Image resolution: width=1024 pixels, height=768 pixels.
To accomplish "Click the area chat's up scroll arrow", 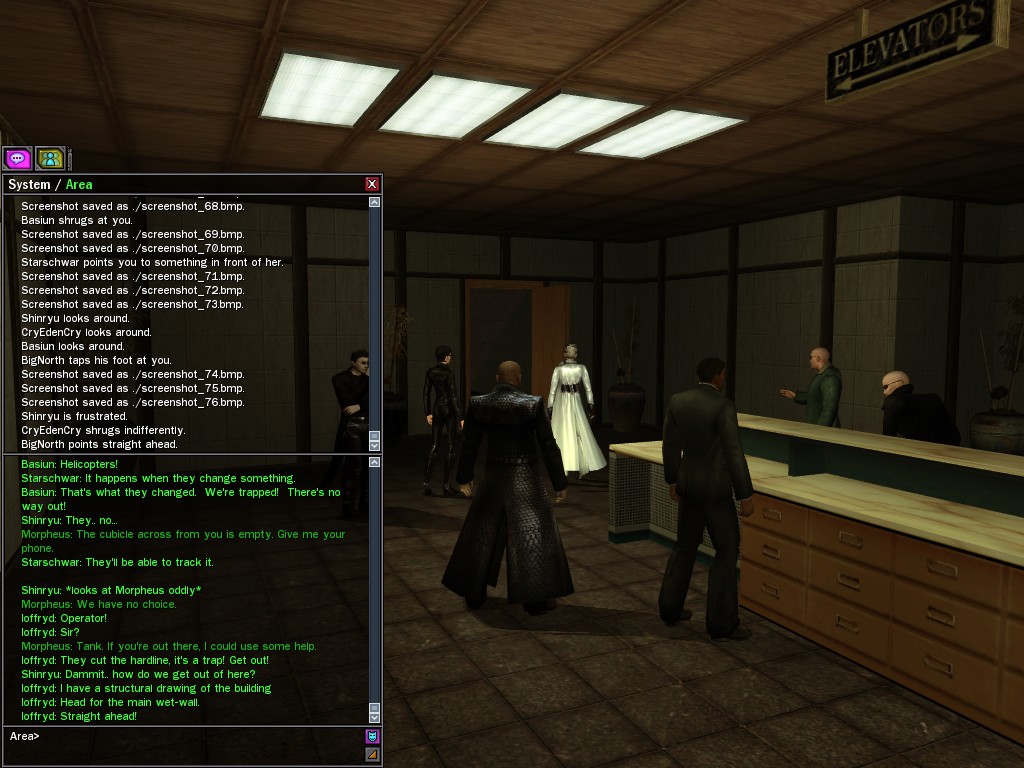I will click(x=375, y=462).
